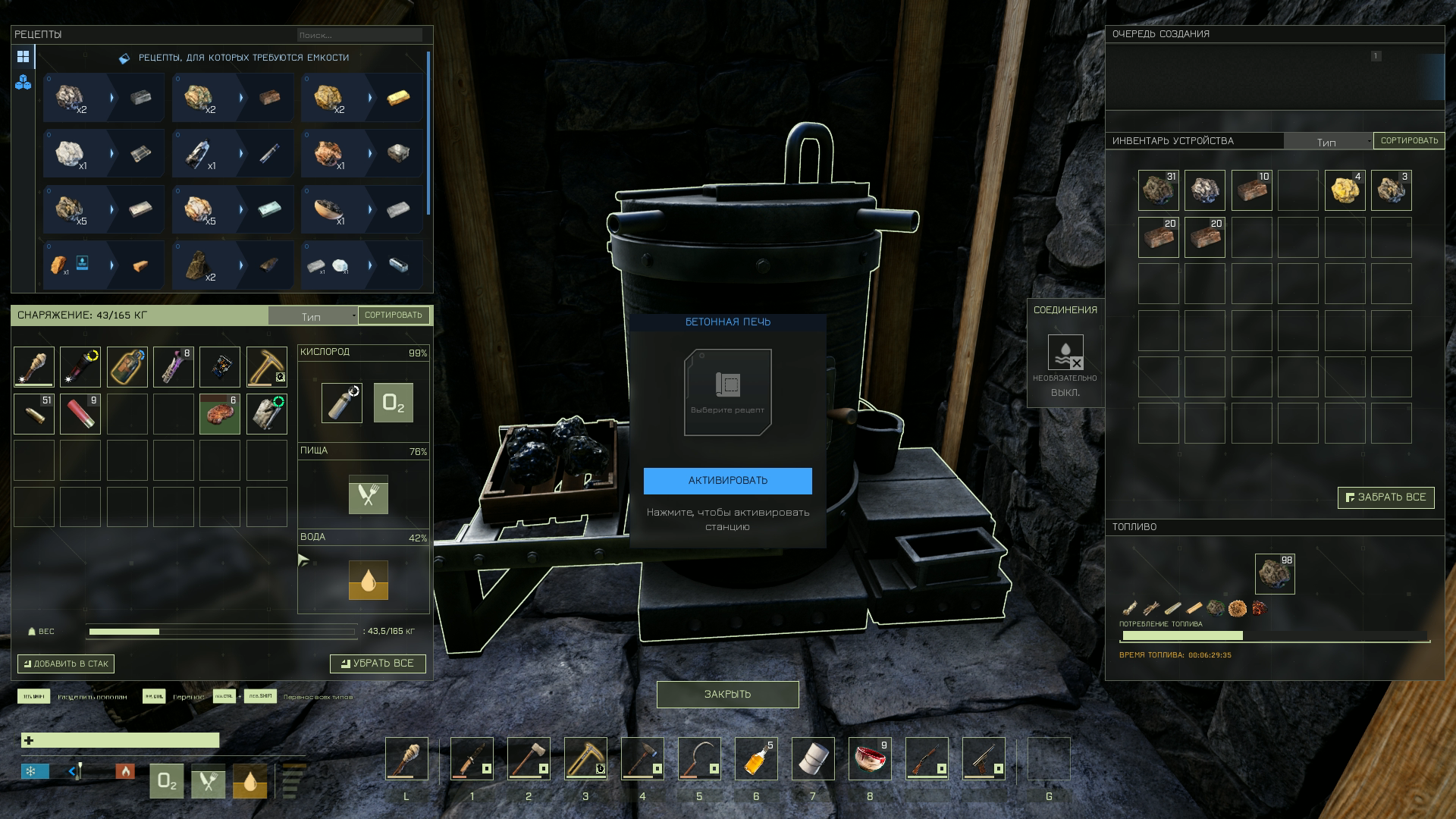Sort the player equipment inventory
1456x819 pixels.
(393, 315)
